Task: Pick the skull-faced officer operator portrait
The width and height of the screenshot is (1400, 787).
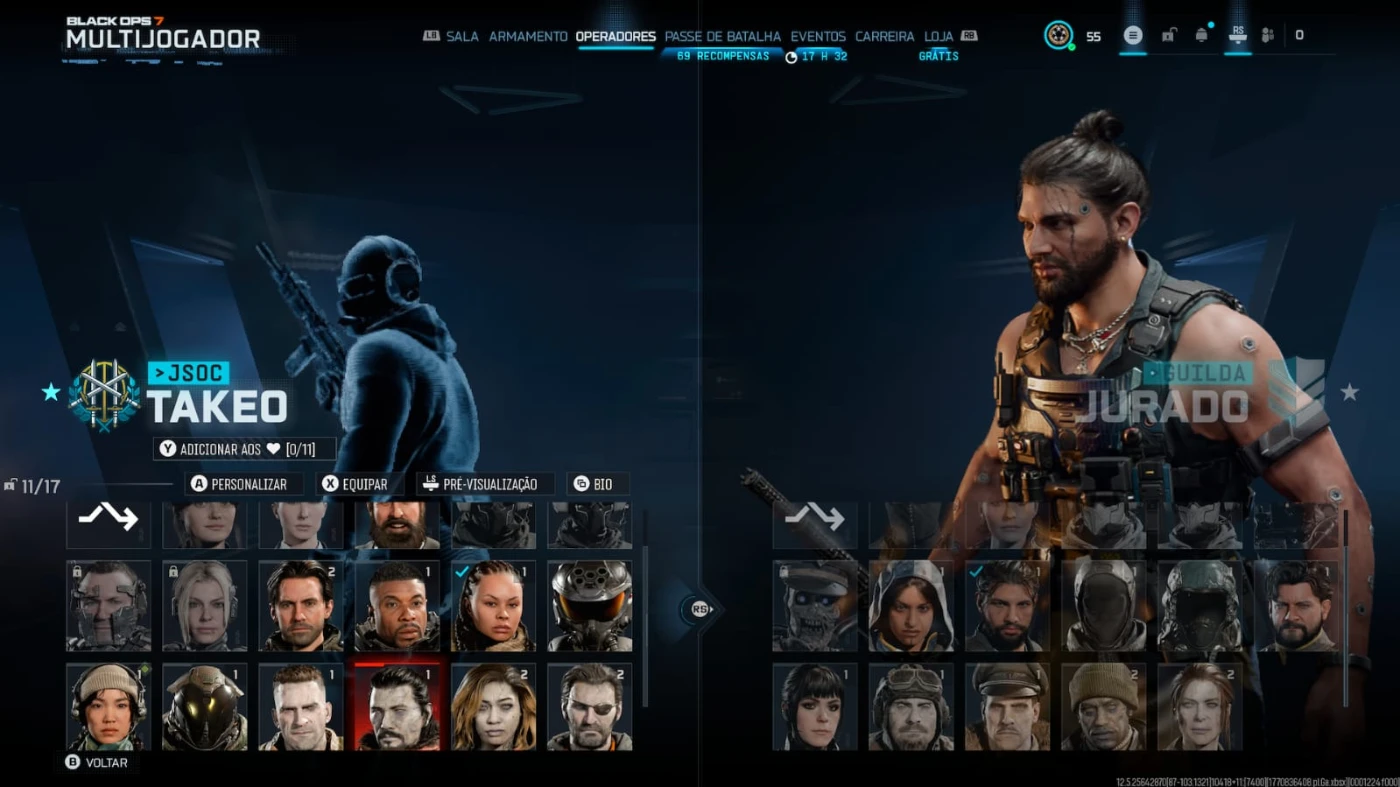Action: [x=814, y=606]
